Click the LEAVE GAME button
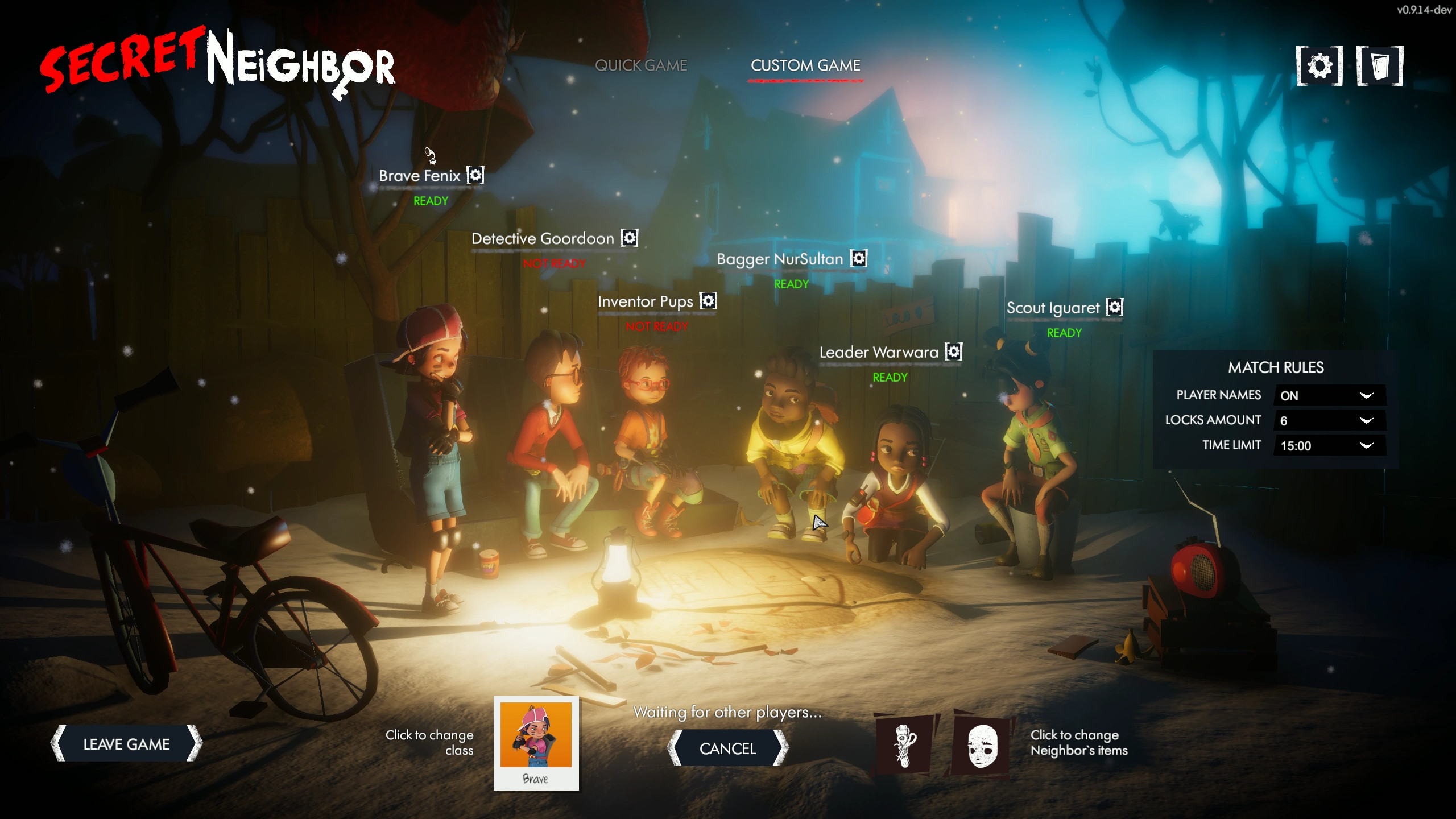This screenshot has width=1456, height=819. click(x=126, y=743)
